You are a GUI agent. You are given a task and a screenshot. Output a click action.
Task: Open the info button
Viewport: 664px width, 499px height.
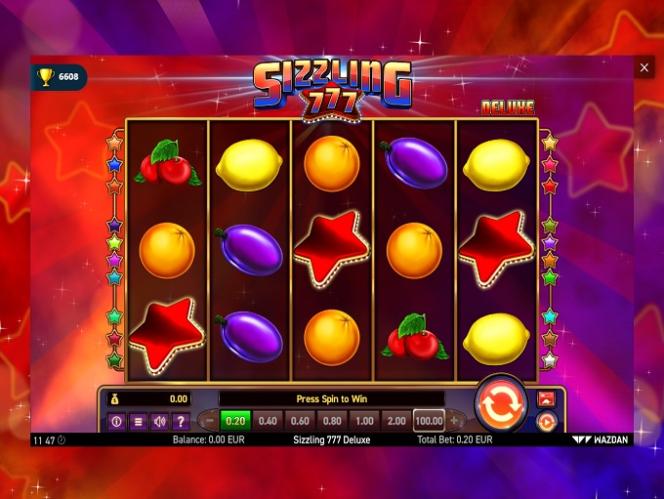pos(116,421)
